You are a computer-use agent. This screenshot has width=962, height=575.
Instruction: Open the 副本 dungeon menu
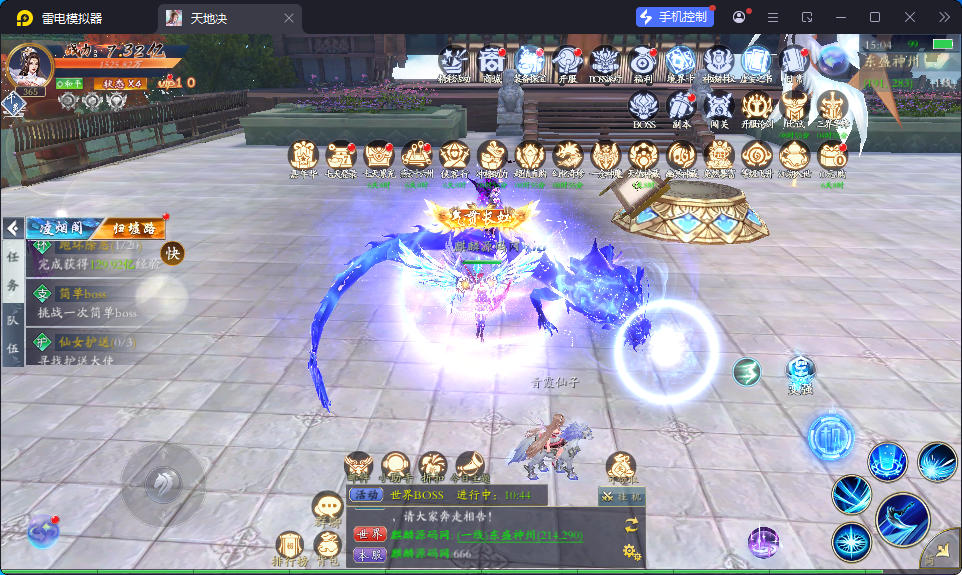pyautogui.click(x=681, y=107)
